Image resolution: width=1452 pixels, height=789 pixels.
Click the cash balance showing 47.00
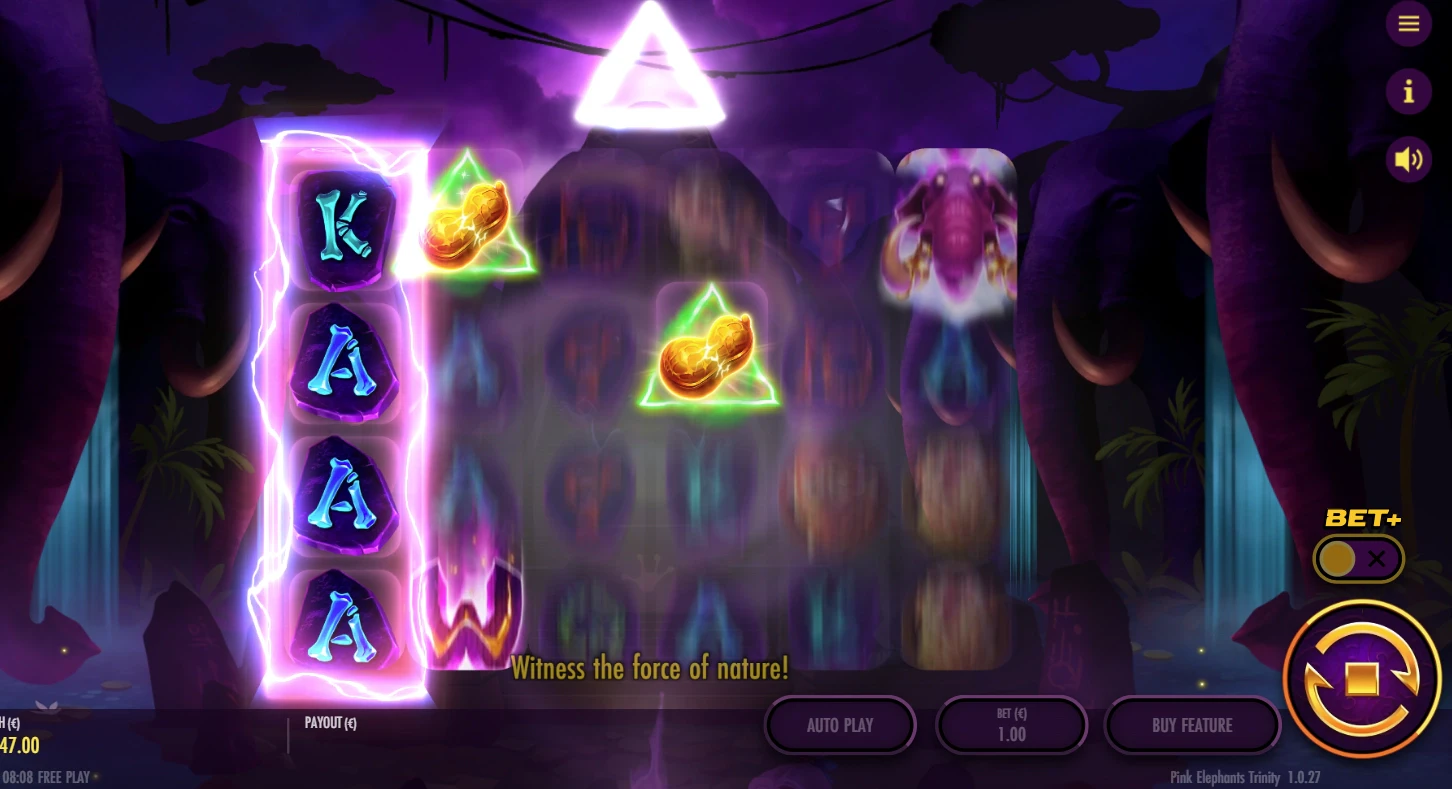tap(22, 746)
